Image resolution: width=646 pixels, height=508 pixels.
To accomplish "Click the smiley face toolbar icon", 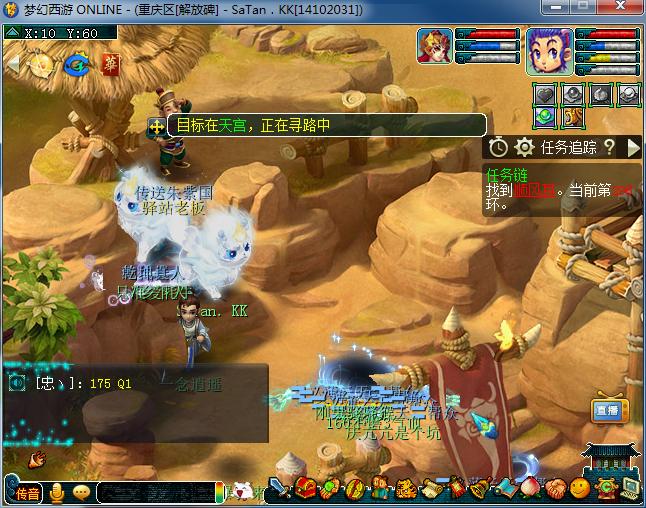I will point(580,489).
